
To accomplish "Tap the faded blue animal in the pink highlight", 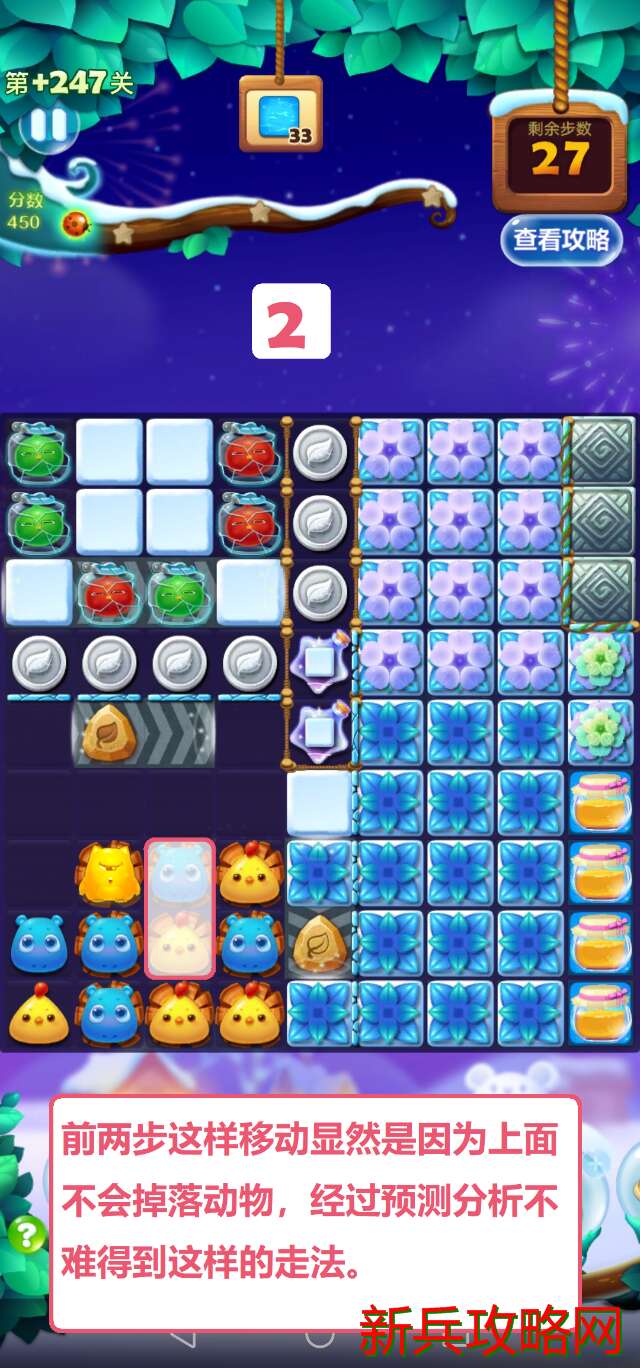I will coord(180,873).
